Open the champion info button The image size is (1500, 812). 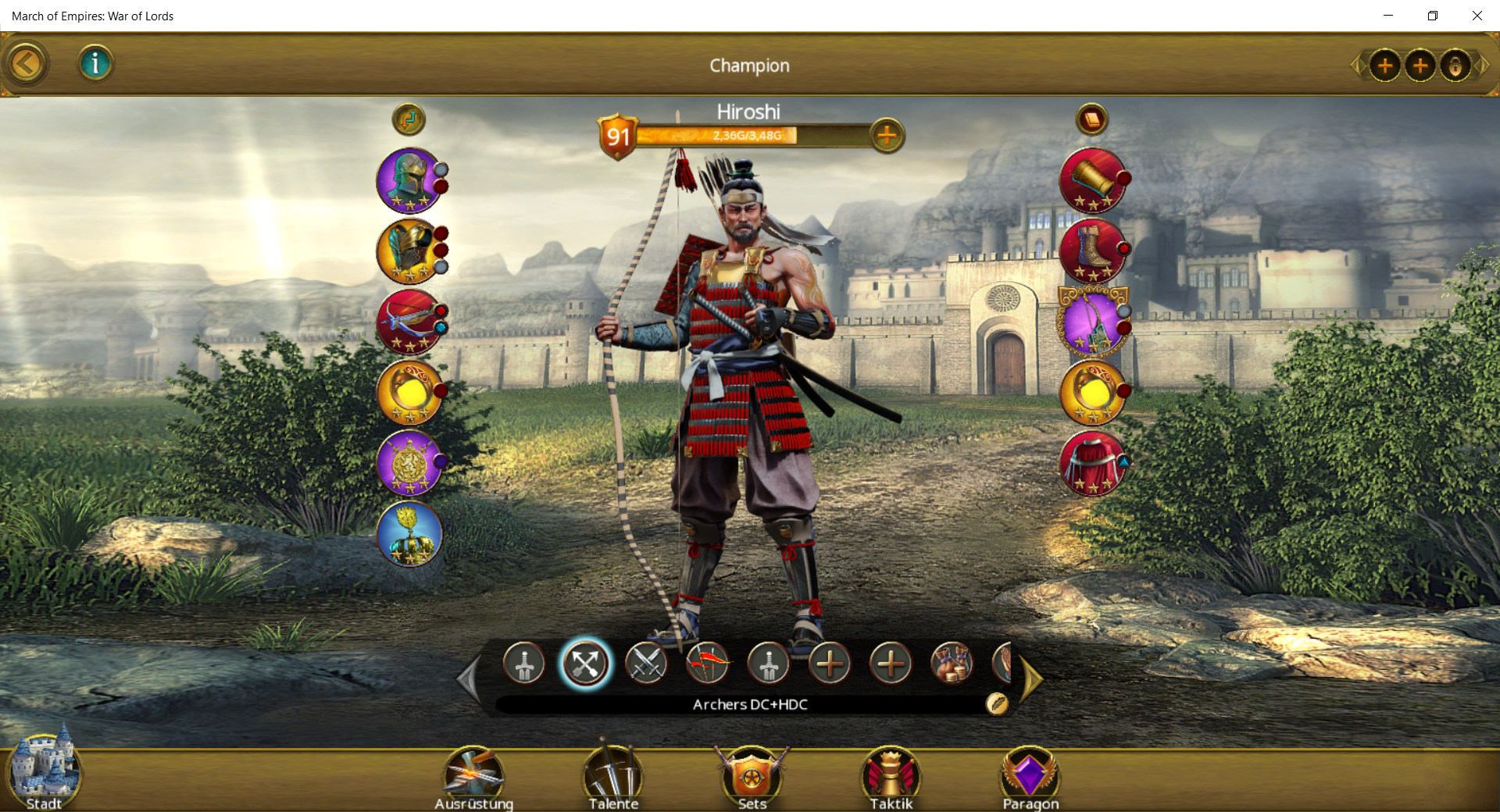click(x=95, y=63)
